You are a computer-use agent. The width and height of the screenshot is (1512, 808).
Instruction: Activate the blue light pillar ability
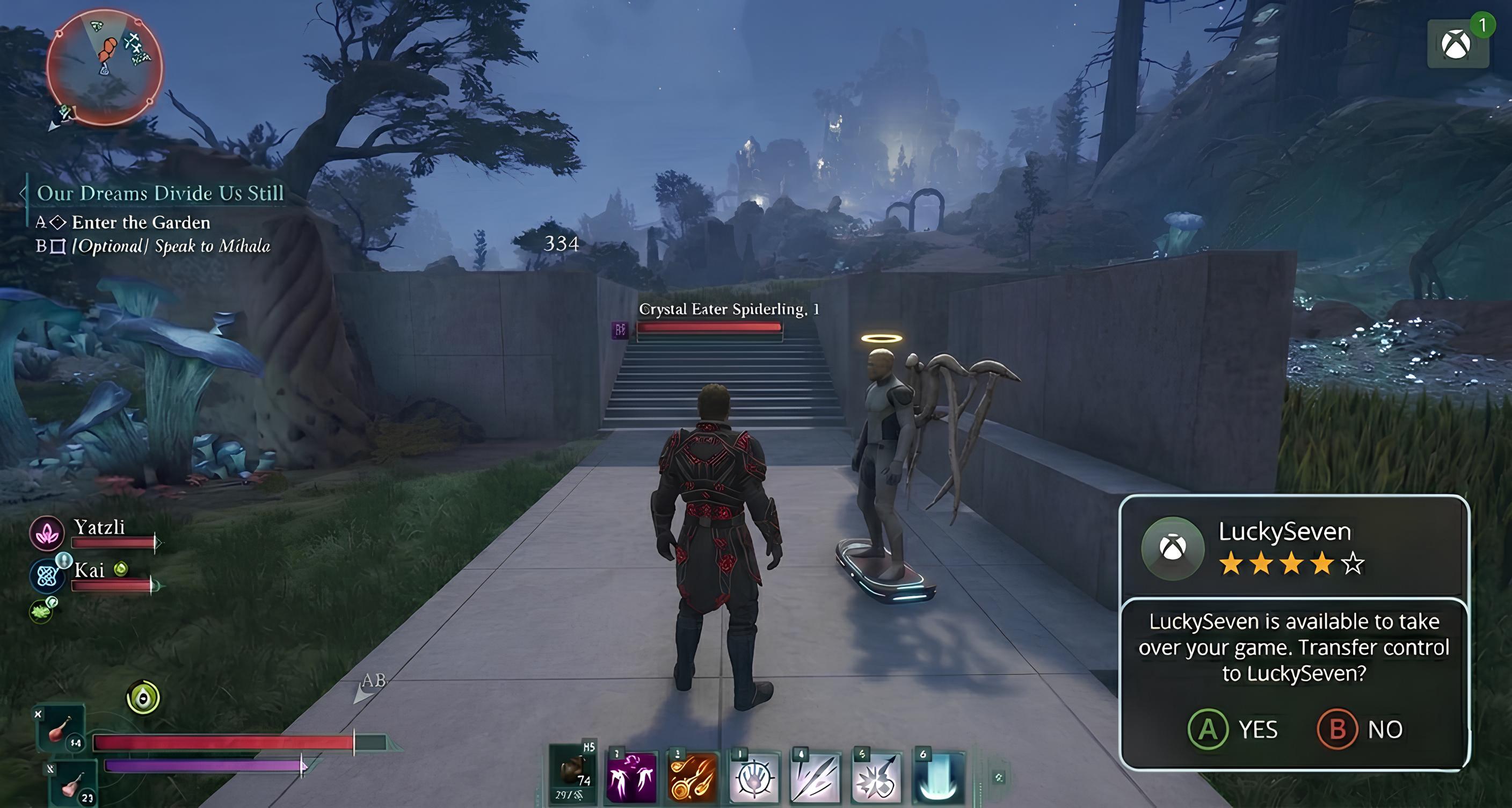pyautogui.click(x=938, y=777)
